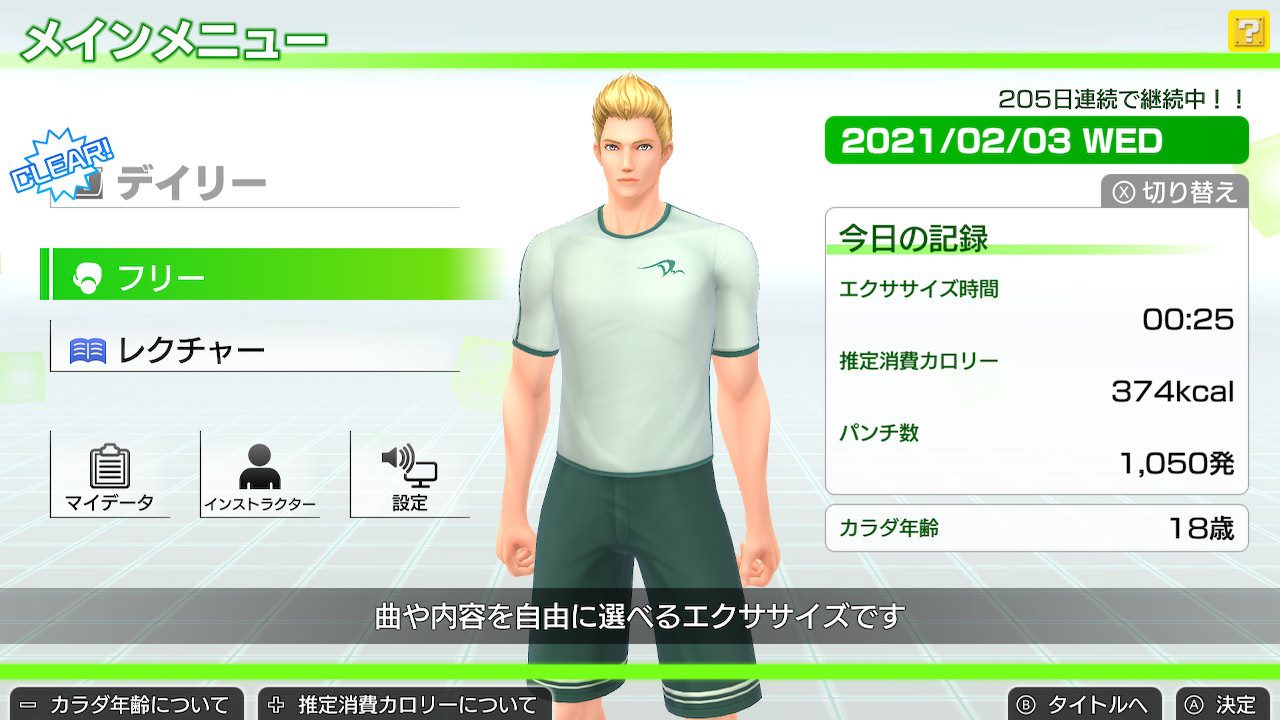Open マイデータ clipboard panel

[x=110, y=476]
